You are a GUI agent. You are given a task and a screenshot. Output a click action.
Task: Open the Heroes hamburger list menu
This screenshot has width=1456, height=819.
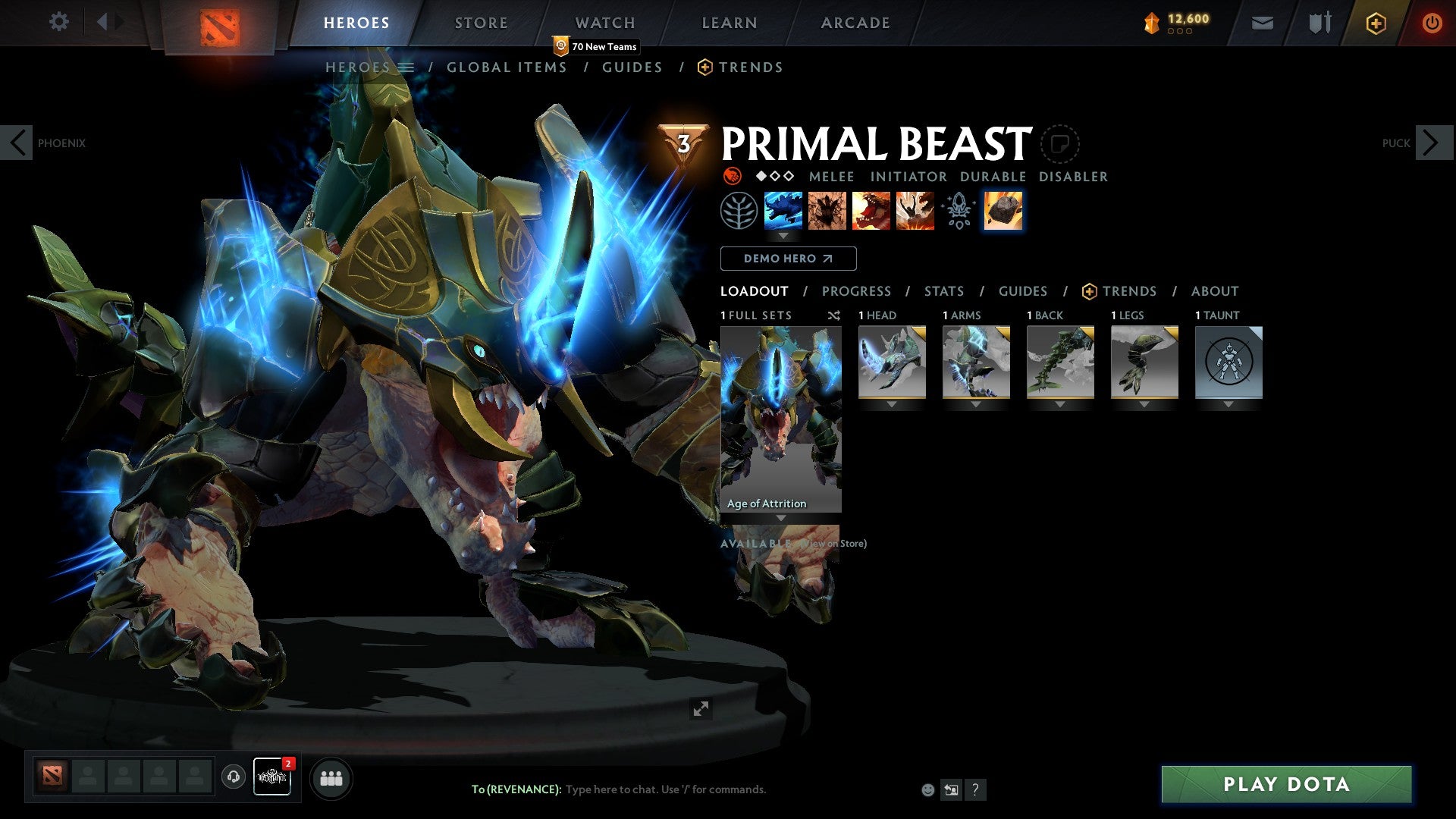pyautogui.click(x=406, y=67)
